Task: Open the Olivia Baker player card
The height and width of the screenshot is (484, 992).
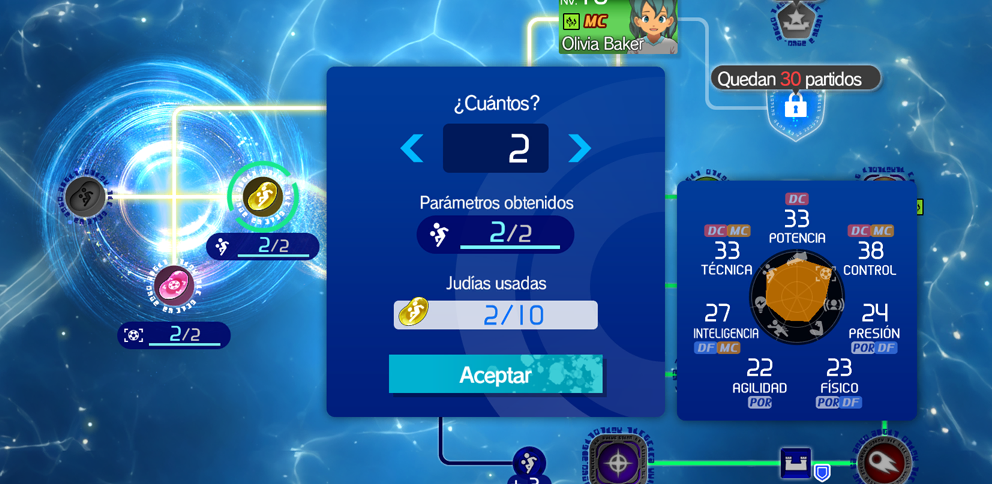Action: pyautogui.click(x=617, y=27)
